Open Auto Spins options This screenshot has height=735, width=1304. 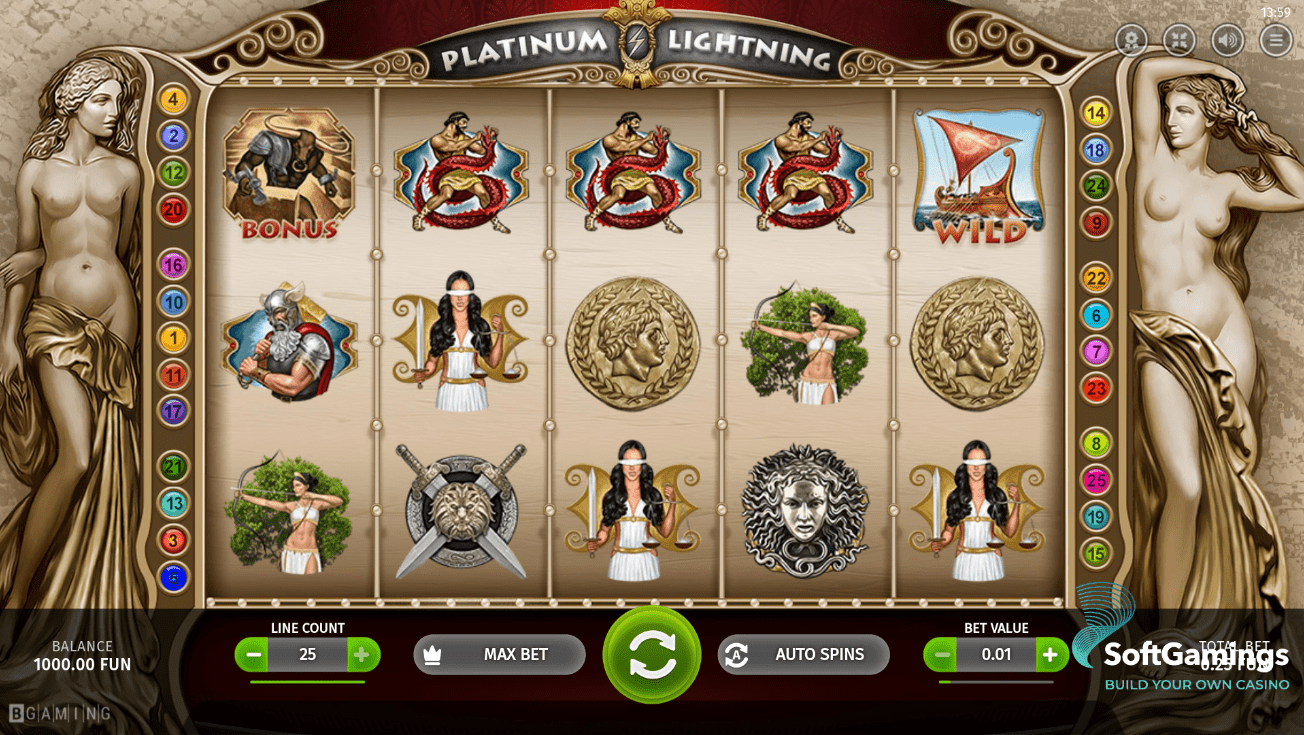(x=803, y=655)
